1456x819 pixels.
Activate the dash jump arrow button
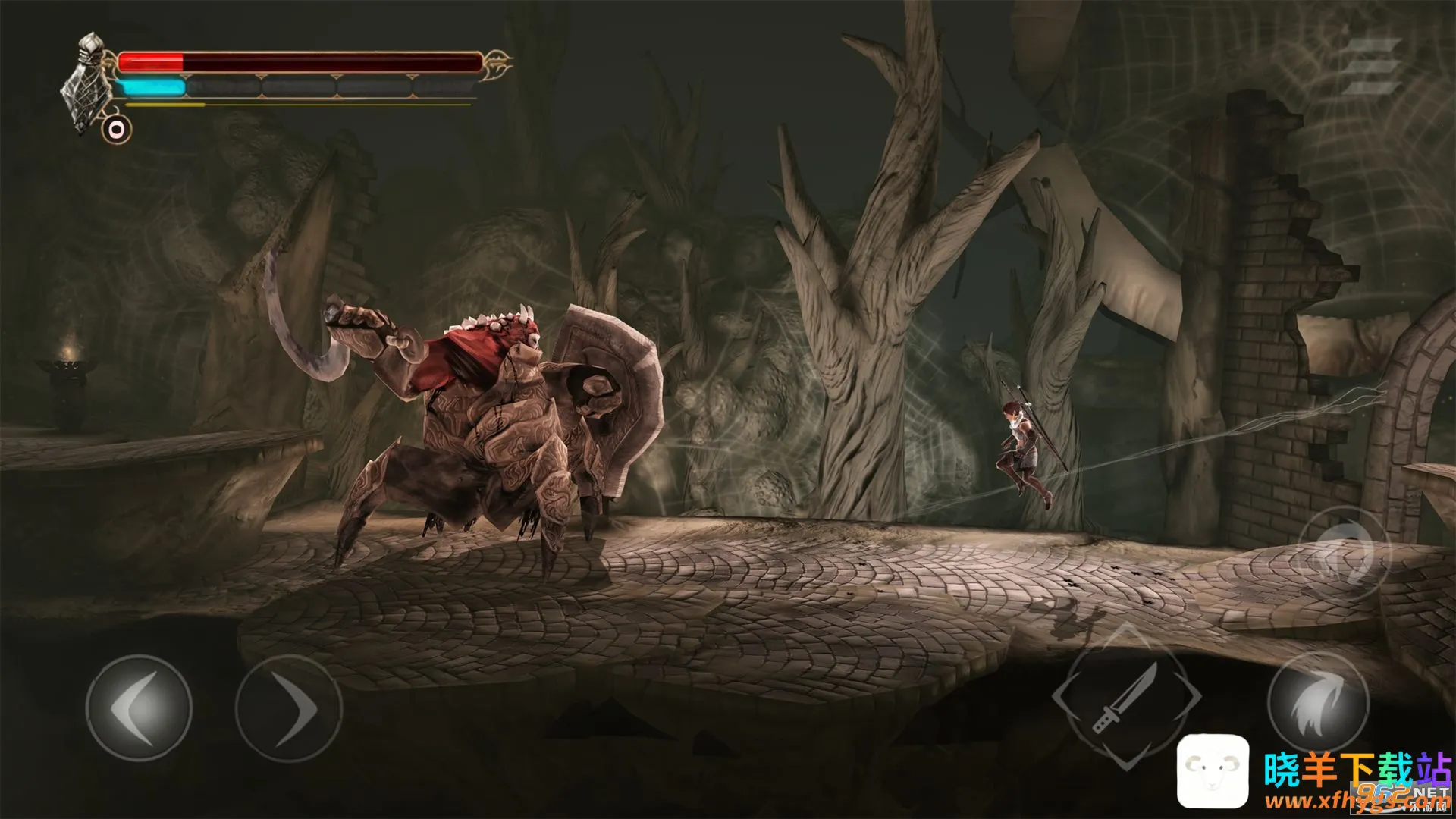(1318, 704)
